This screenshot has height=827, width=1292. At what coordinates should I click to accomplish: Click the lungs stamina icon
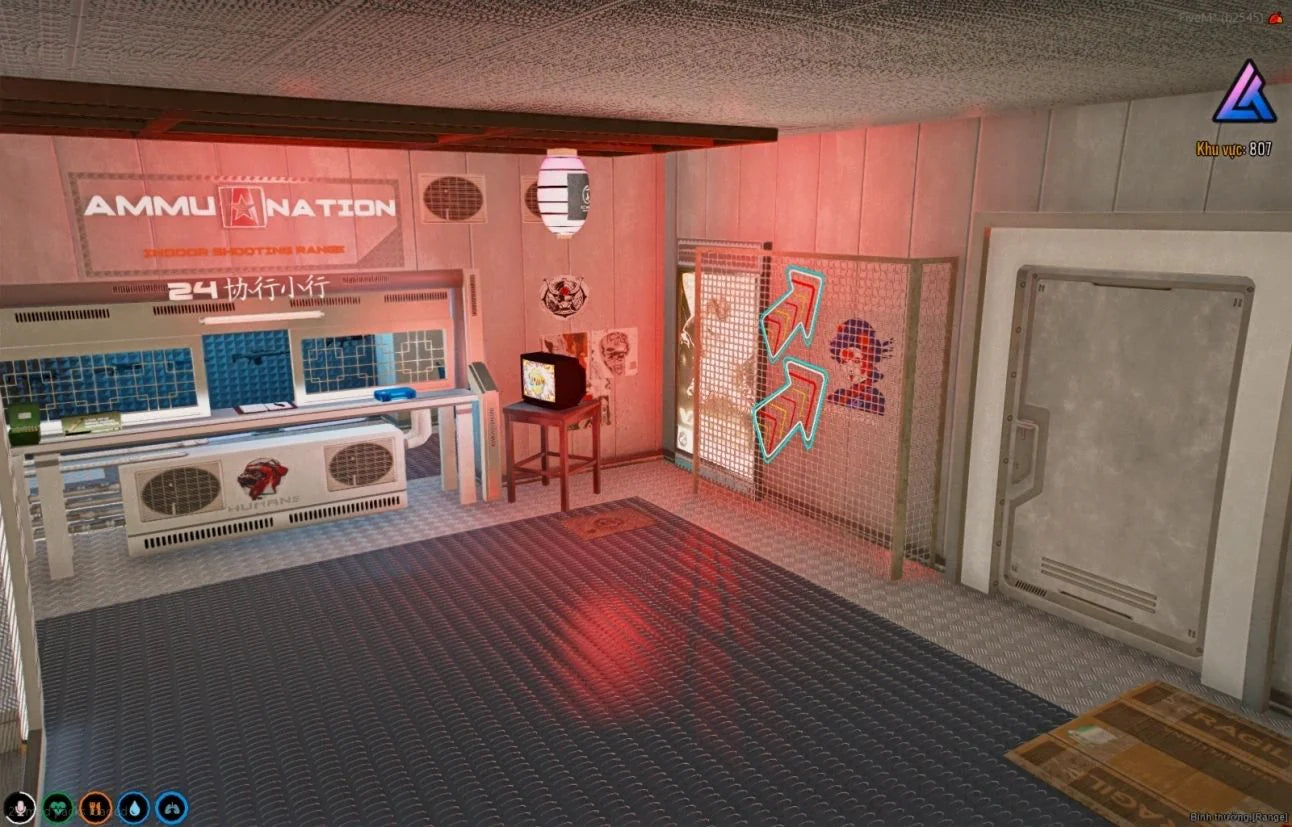[171, 807]
